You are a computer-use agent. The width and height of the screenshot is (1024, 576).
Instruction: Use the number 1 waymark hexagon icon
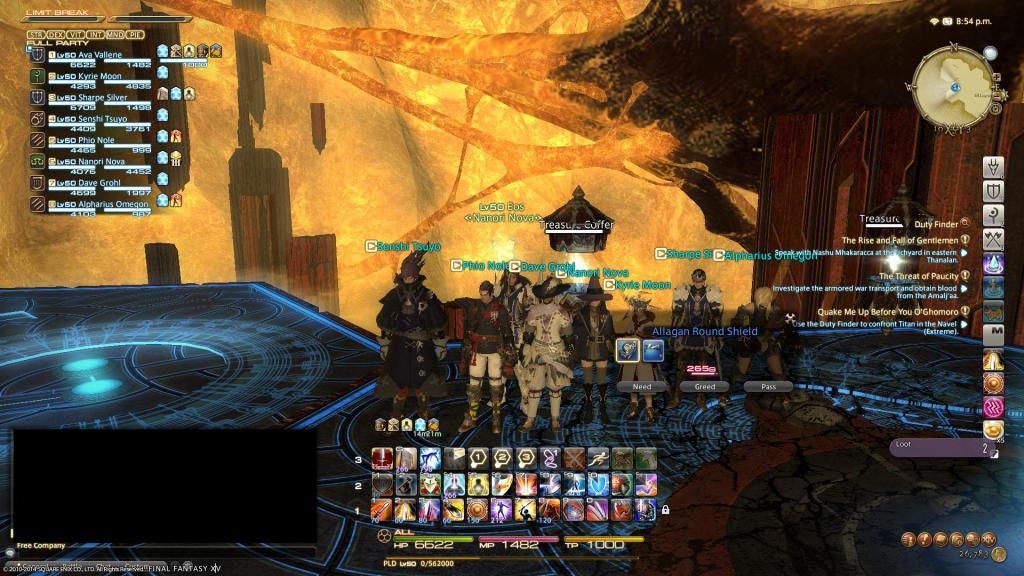click(x=479, y=458)
